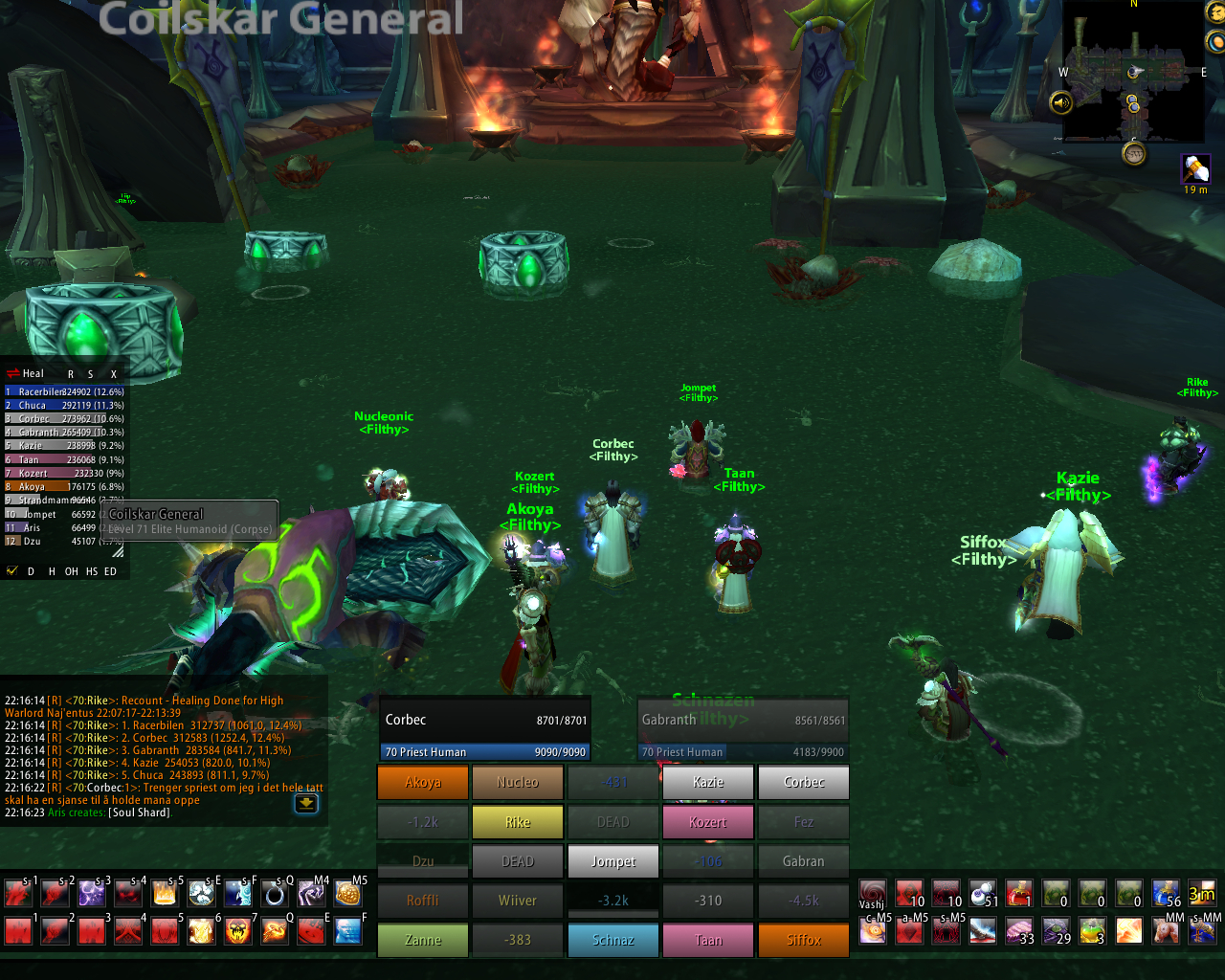
Task: Target Jompet in the raid grid
Action: pyautogui.click(x=613, y=861)
